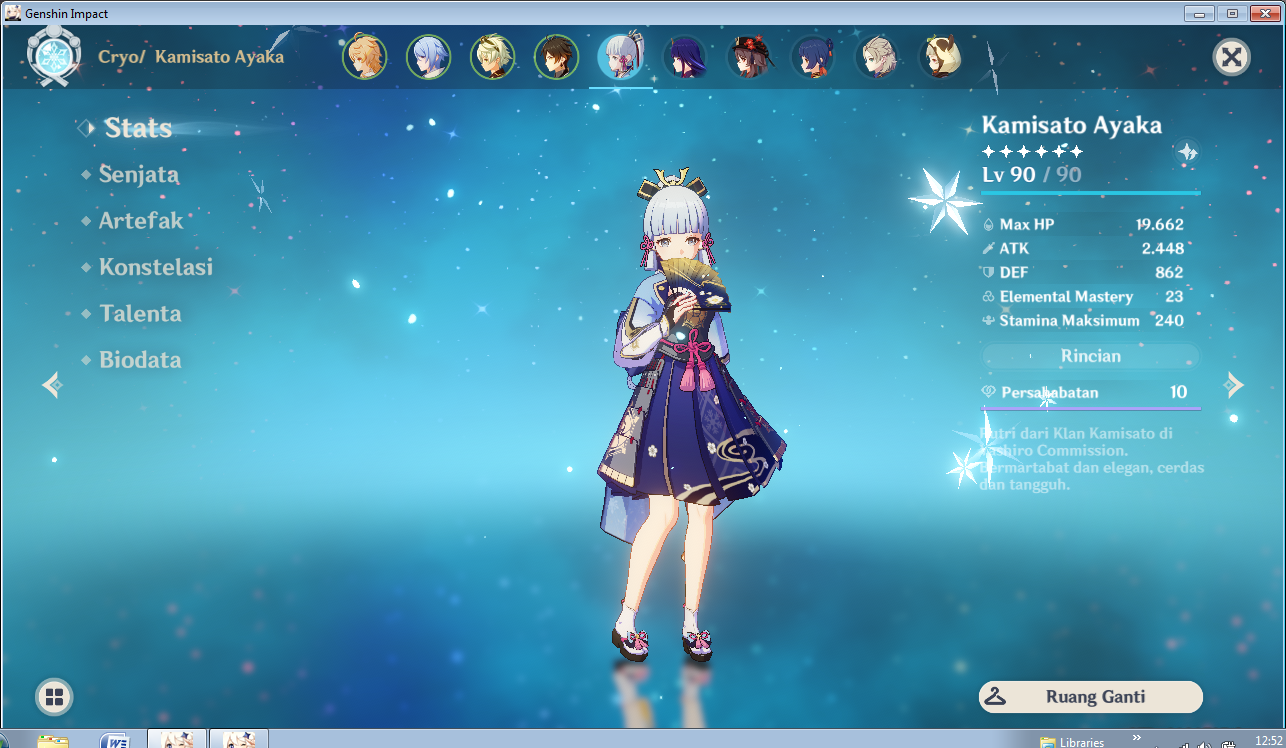The width and height of the screenshot is (1286, 748).
Task: Select the first character portrait in top bar
Action: (365, 56)
